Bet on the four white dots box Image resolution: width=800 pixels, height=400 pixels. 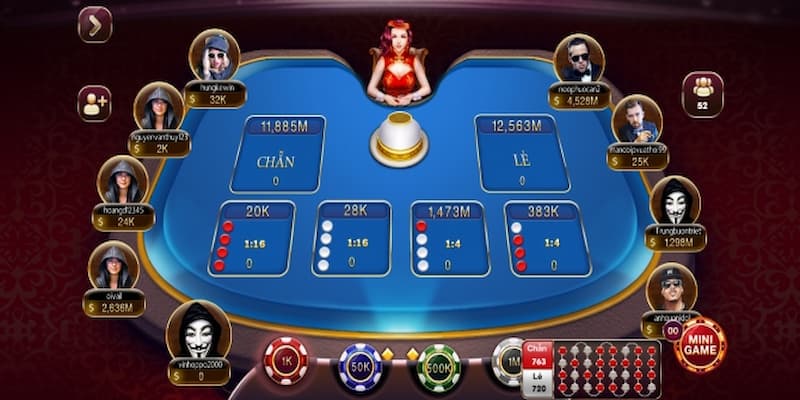(x=351, y=239)
